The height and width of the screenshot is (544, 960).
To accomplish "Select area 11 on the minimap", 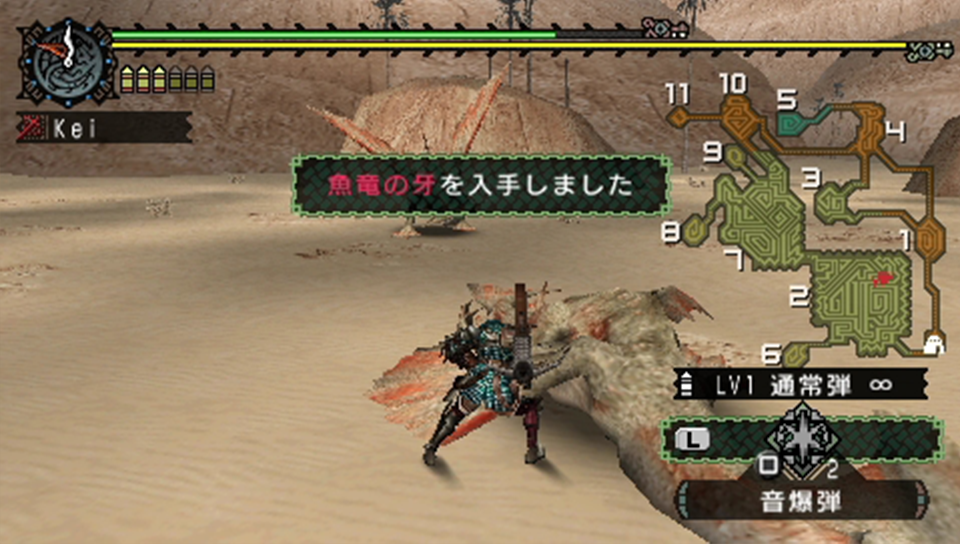I will (x=680, y=117).
